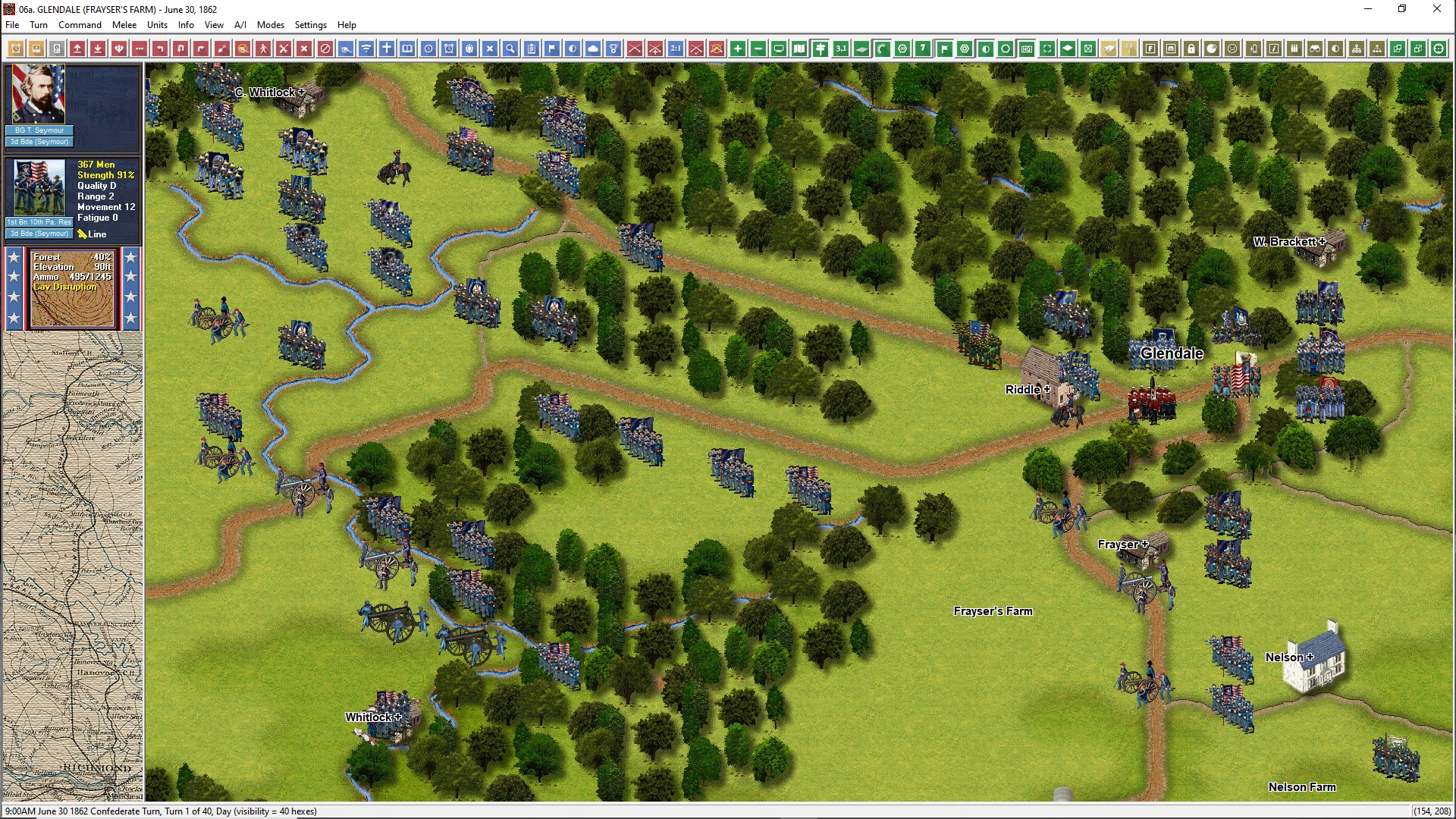This screenshot has width=1456, height=819.
Task: Click the blue cloud toolbar icon
Action: [x=593, y=49]
